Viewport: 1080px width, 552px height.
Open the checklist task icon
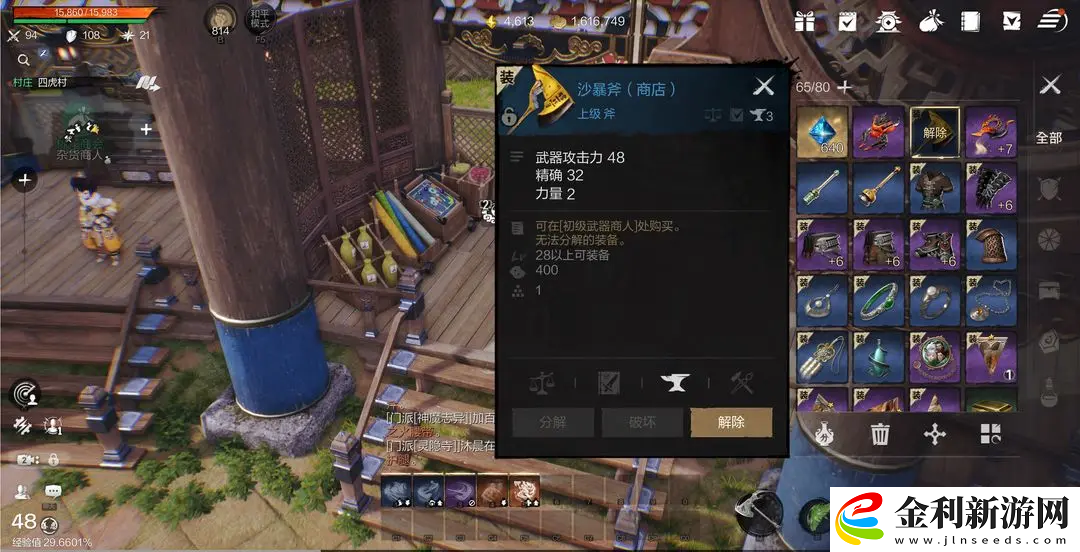pyautogui.click(x=847, y=21)
